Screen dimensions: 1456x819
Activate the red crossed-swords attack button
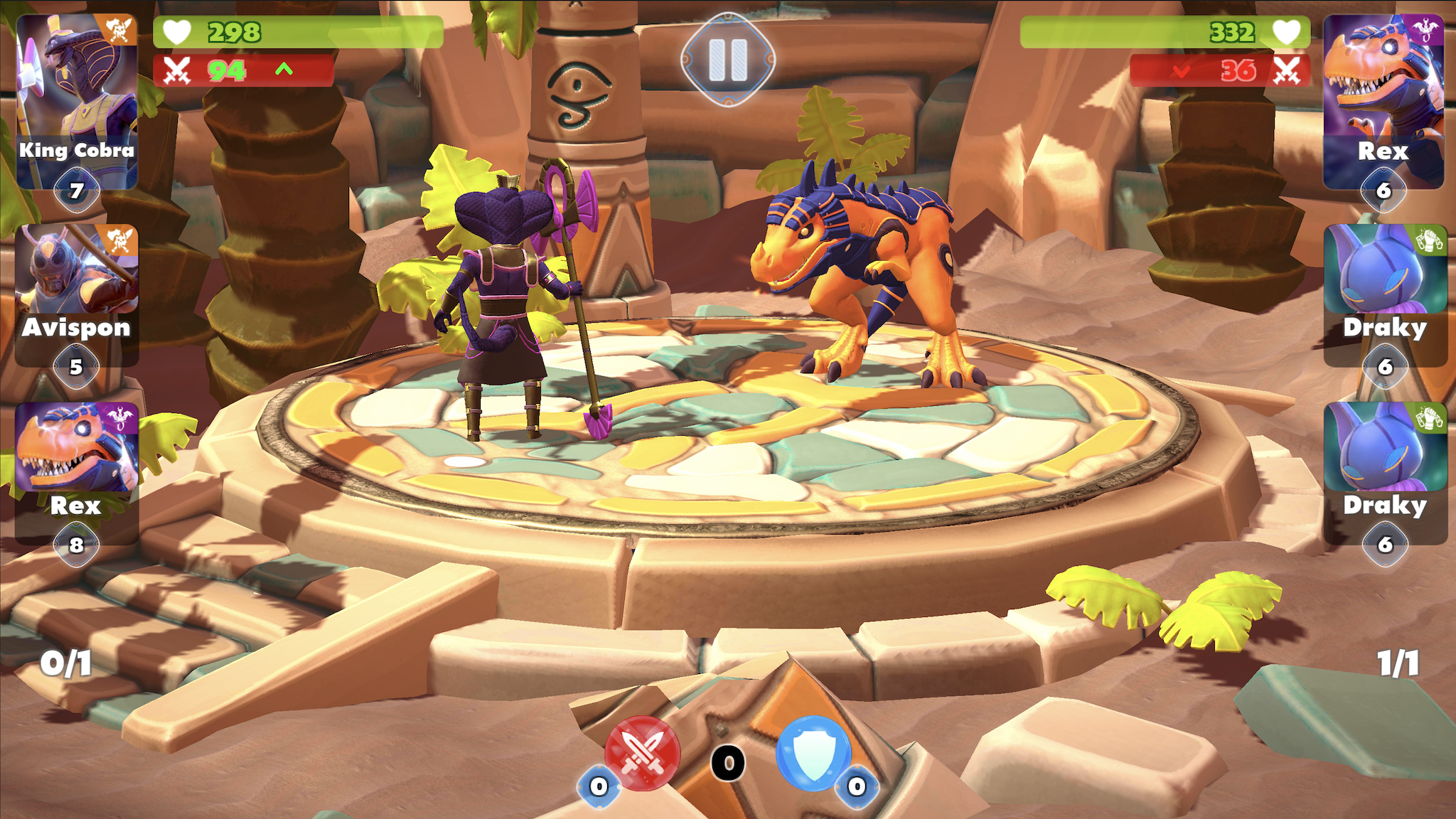click(x=642, y=754)
